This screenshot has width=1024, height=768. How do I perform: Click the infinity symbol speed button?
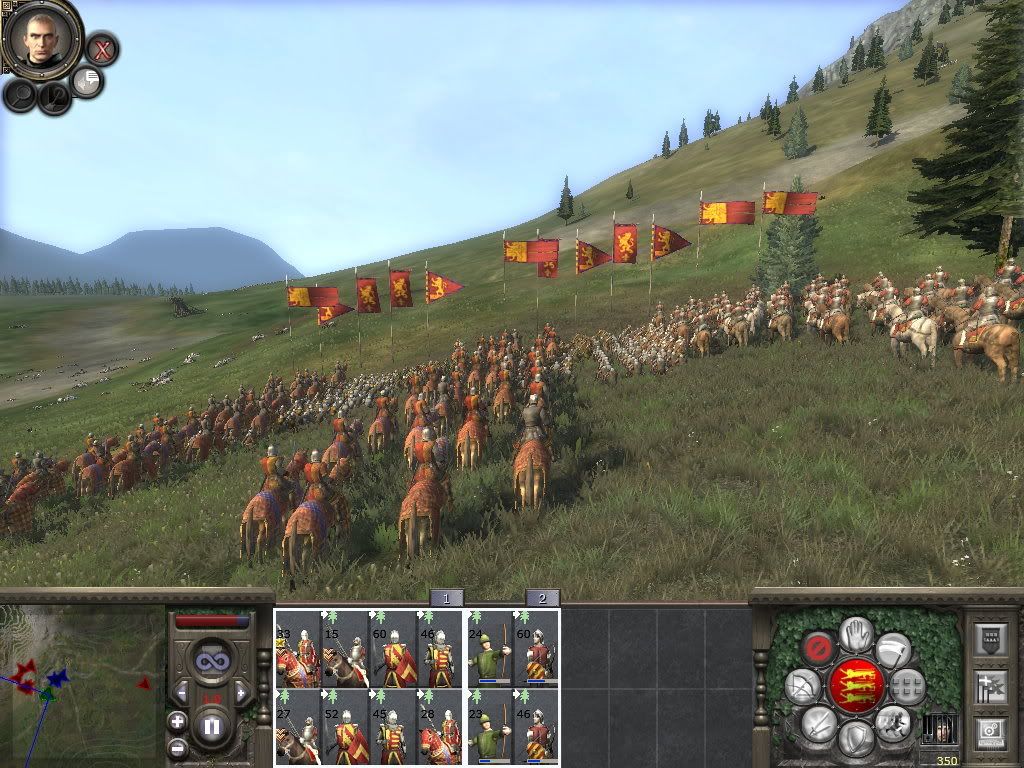click(x=212, y=659)
